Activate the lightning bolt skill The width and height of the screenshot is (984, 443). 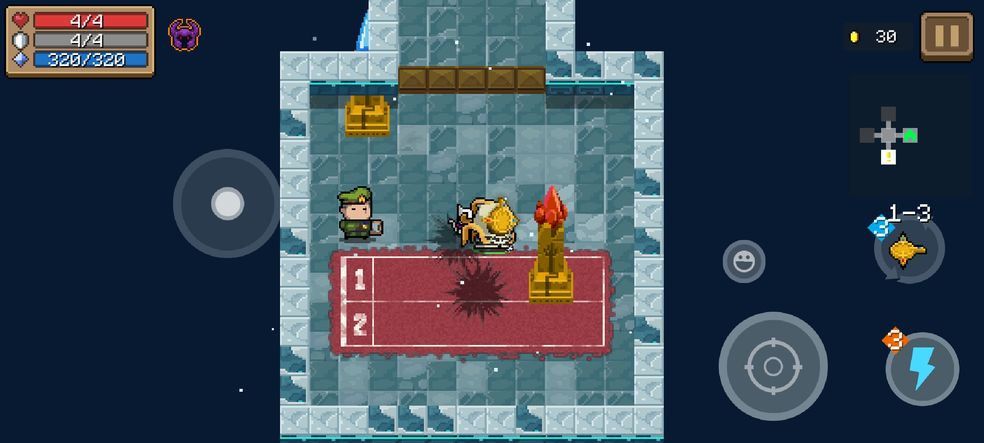pyautogui.click(x=921, y=368)
